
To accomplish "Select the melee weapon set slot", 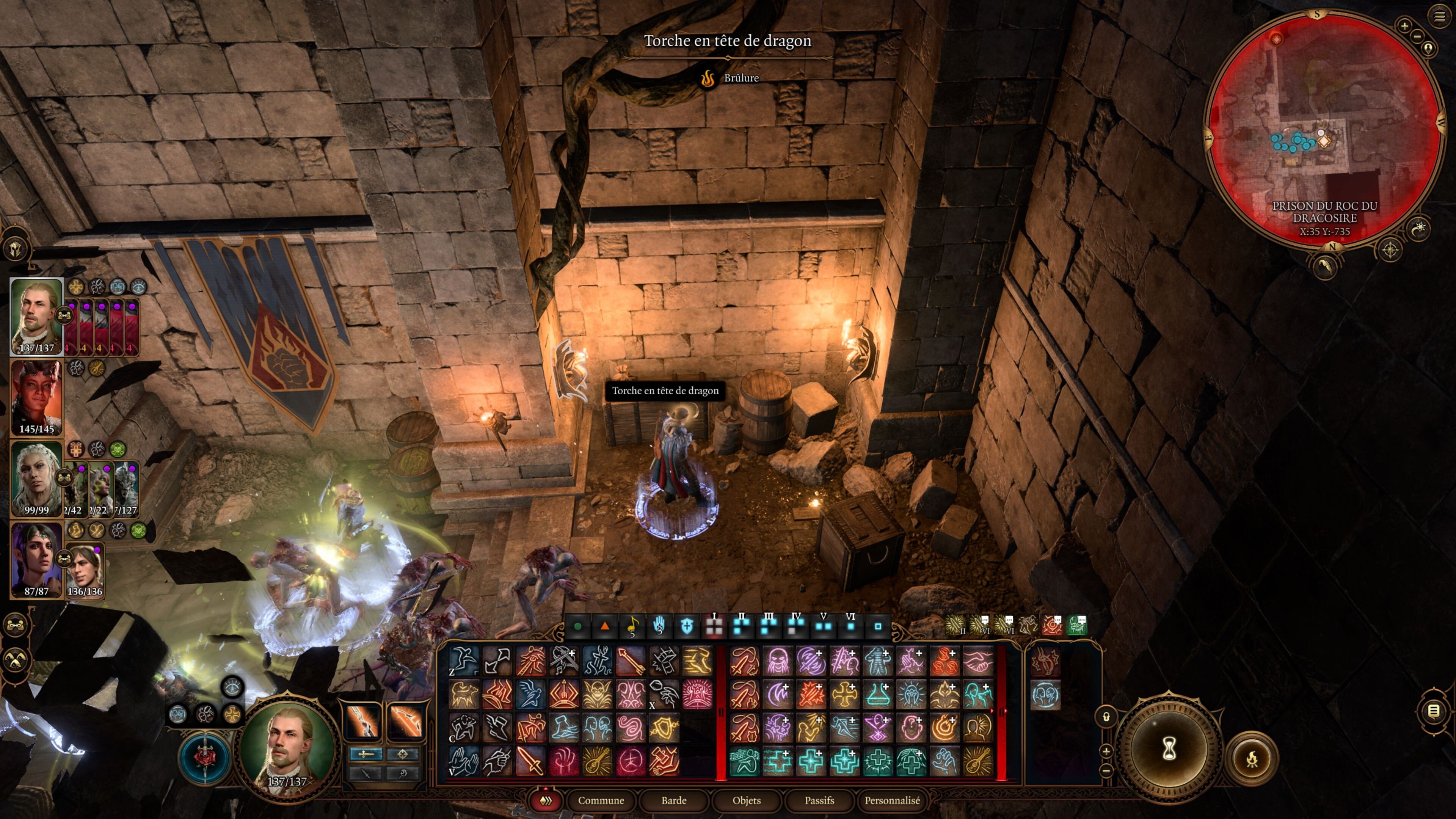I will pos(362,721).
